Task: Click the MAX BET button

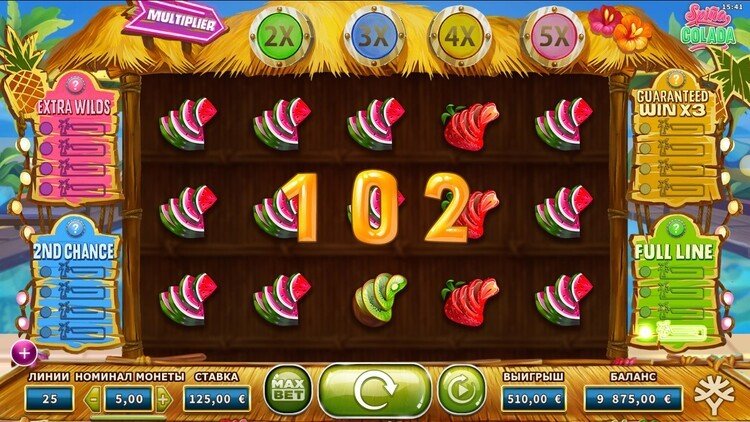Action: [x=286, y=390]
